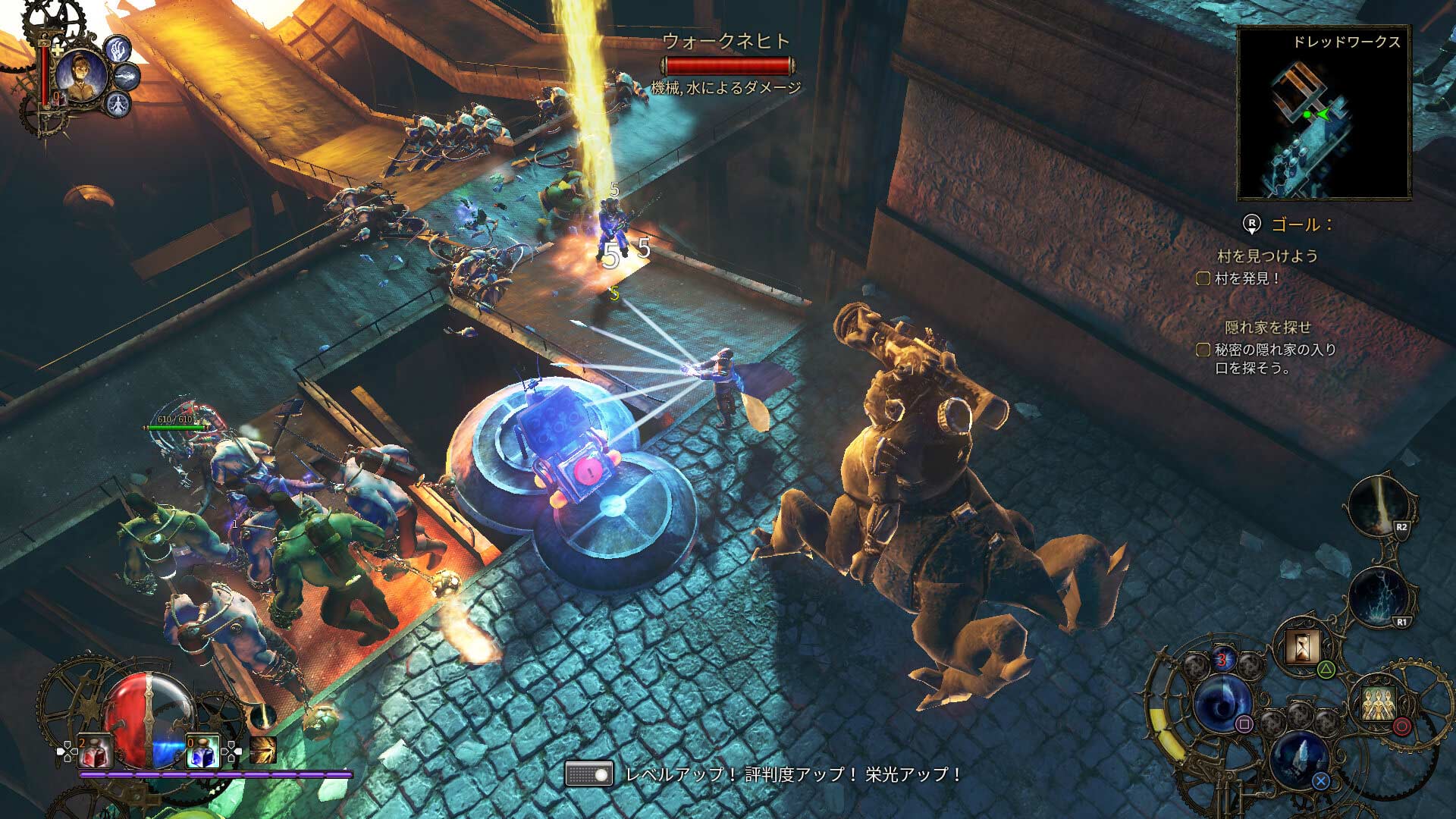The width and height of the screenshot is (1456, 819).
Task: Click the level-up notification message
Action: pyautogui.click(x=792, y=774)
